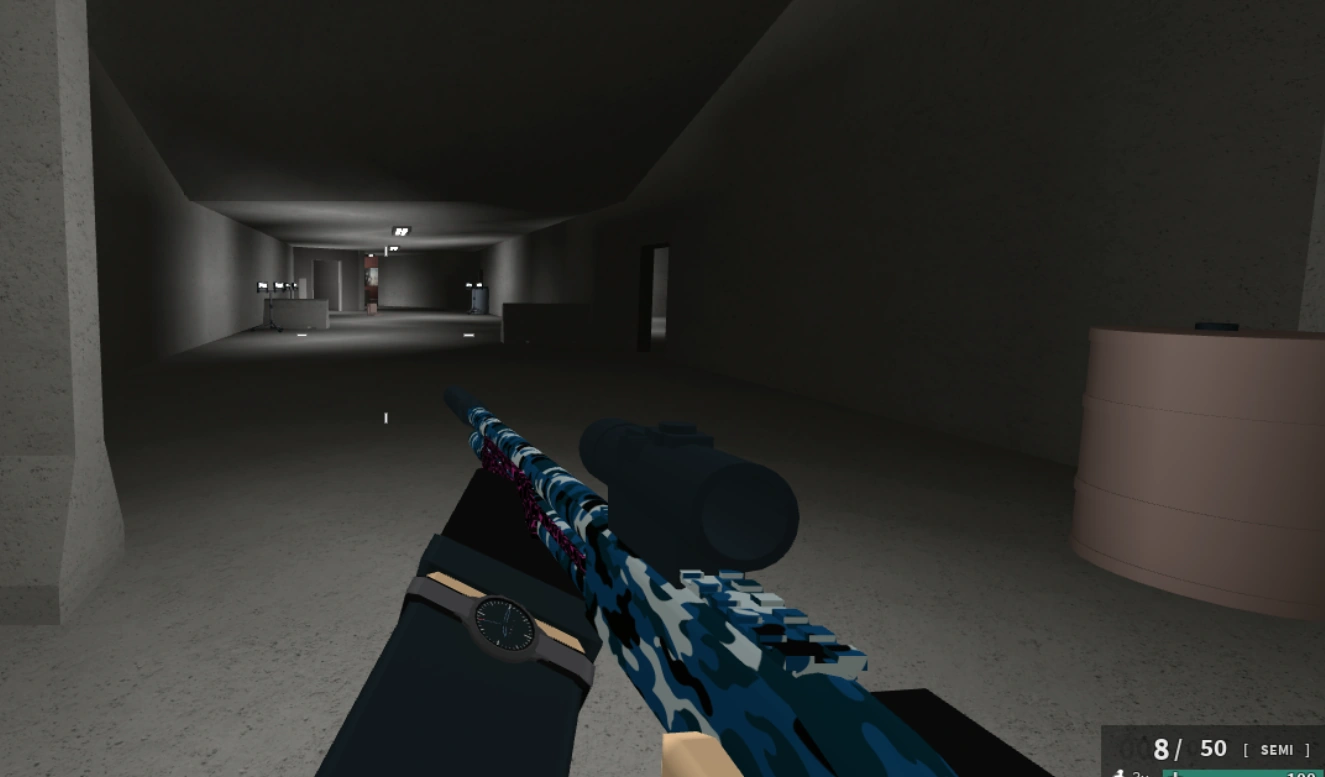Select the blue vending cabinet down the hall
The width and height of the screenshot is (1325, 777).
coord(479,299)
